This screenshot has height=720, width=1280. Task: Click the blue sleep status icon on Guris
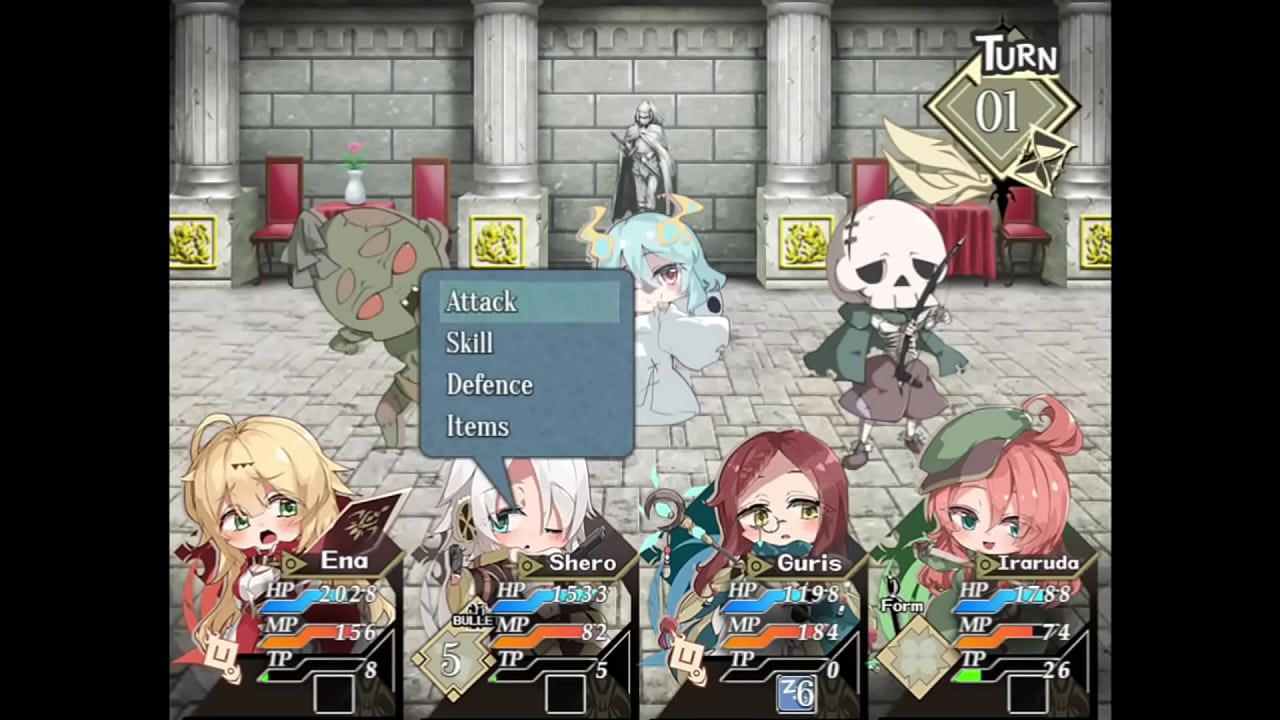[796, 693]
